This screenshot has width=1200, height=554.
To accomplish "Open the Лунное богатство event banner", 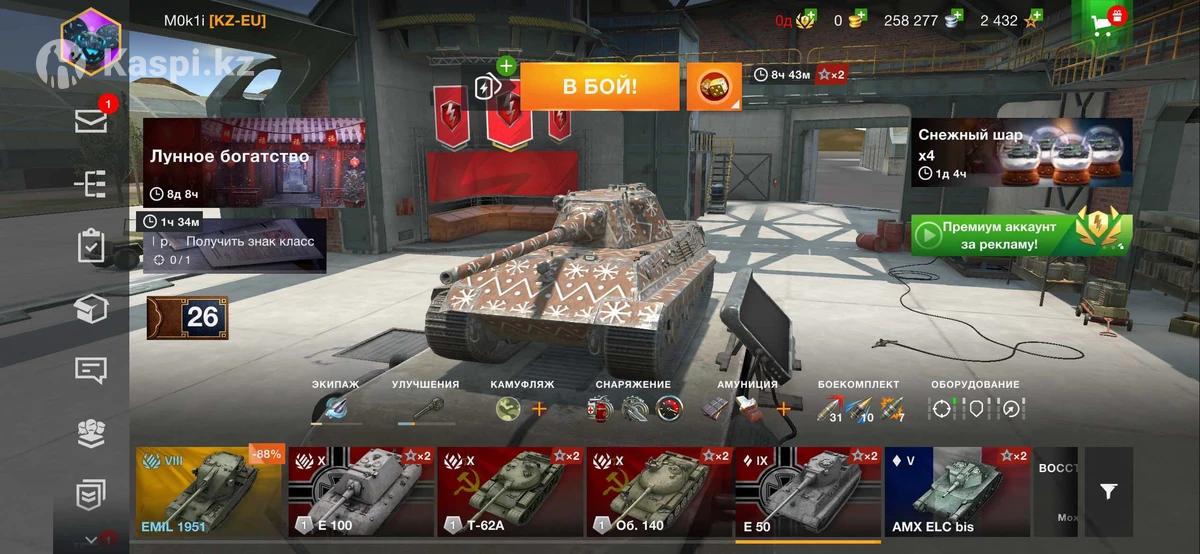I will click(254, 162).
